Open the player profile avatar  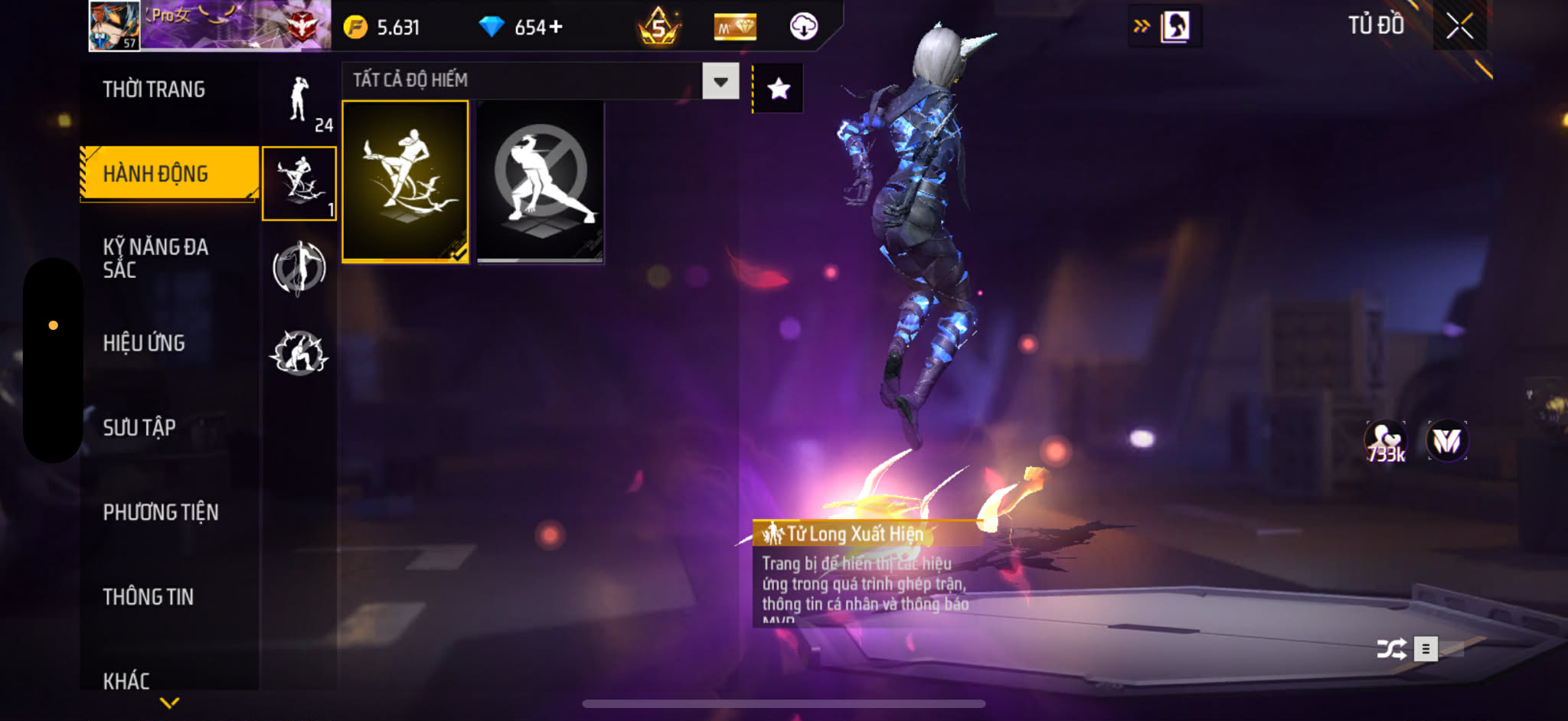pos(115,26)
